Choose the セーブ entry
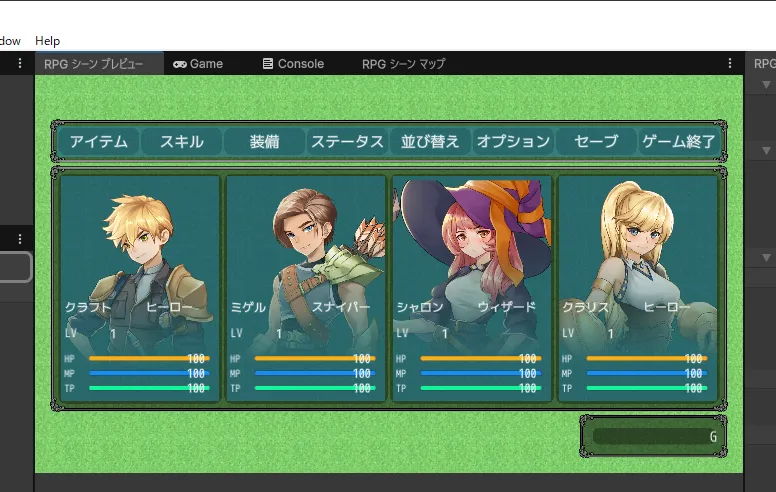Viewport: 776px width, 492px height. [x=596, y=141]
